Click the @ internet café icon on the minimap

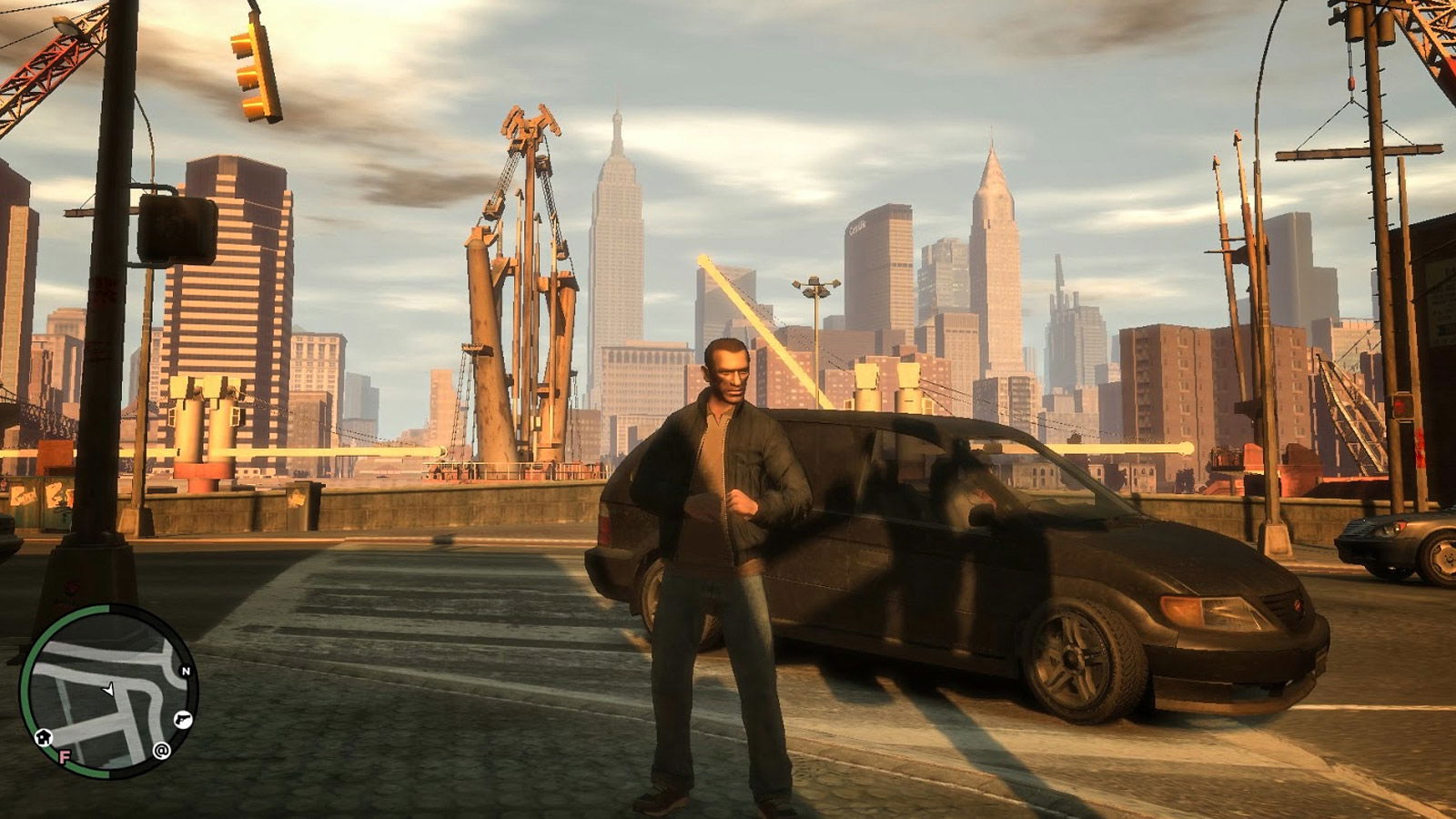161,751
